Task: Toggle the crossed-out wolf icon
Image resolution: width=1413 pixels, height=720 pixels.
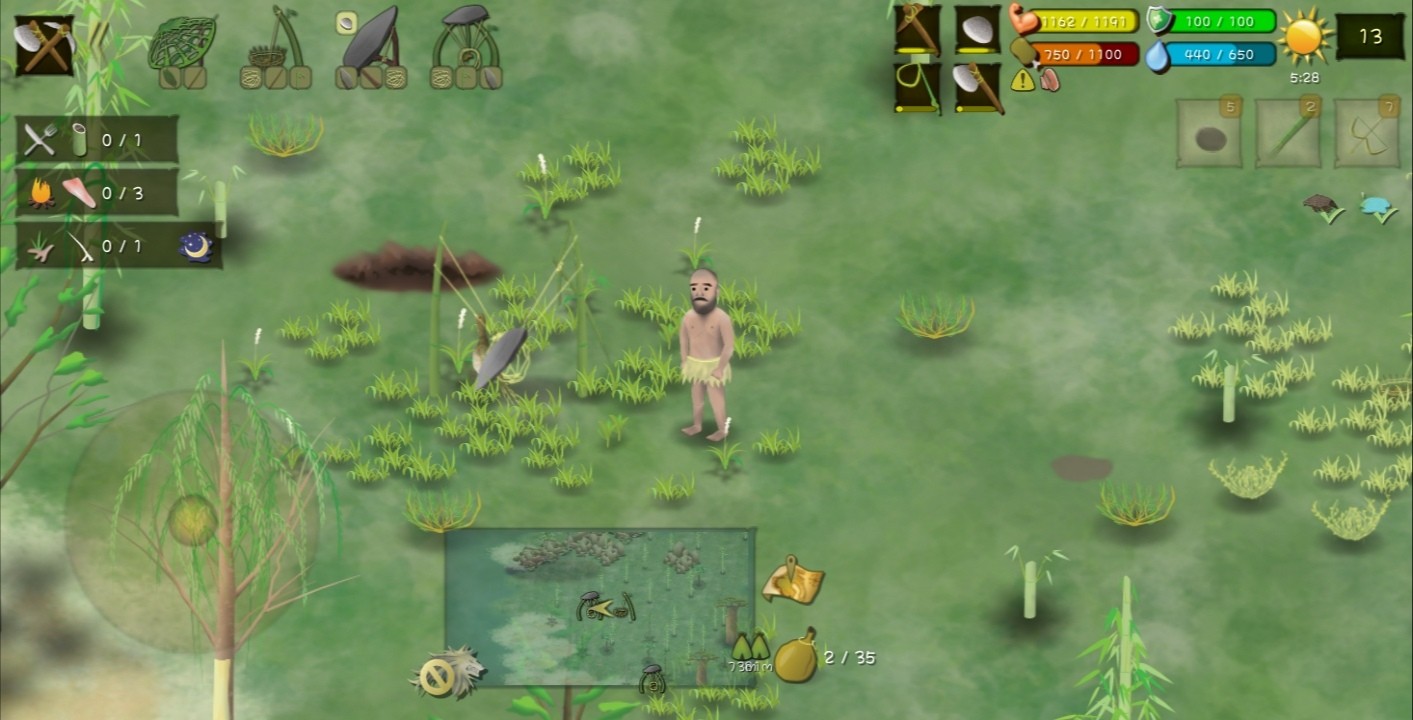Action: point(445,674)
